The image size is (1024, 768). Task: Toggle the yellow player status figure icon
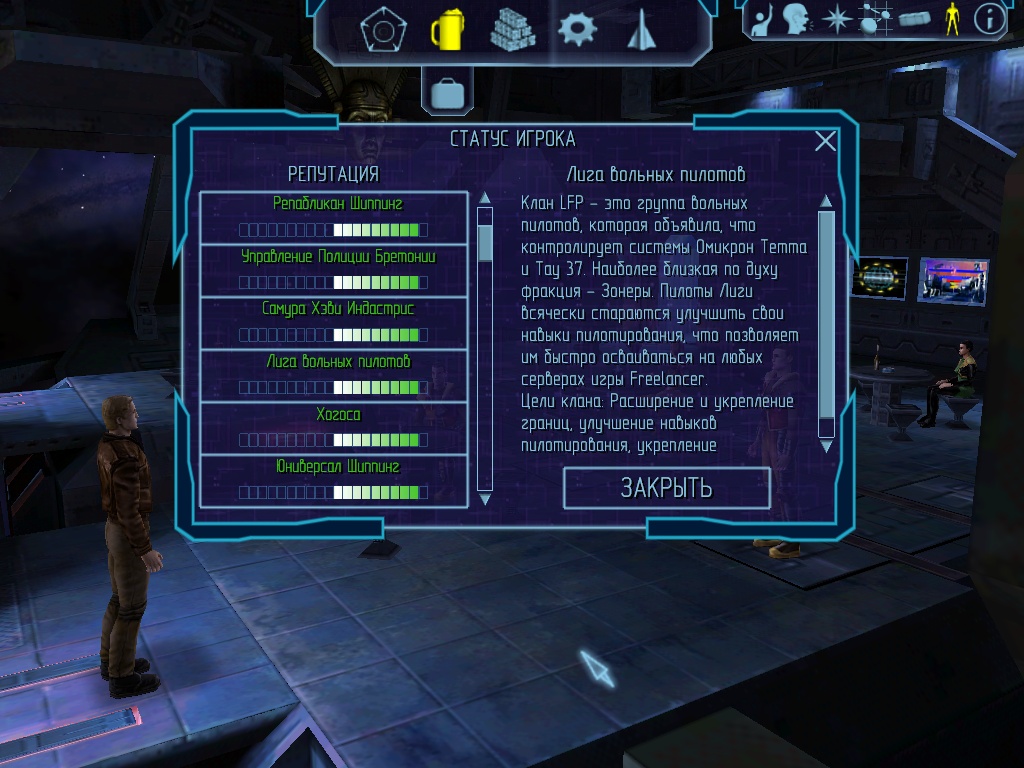[951, 19]
